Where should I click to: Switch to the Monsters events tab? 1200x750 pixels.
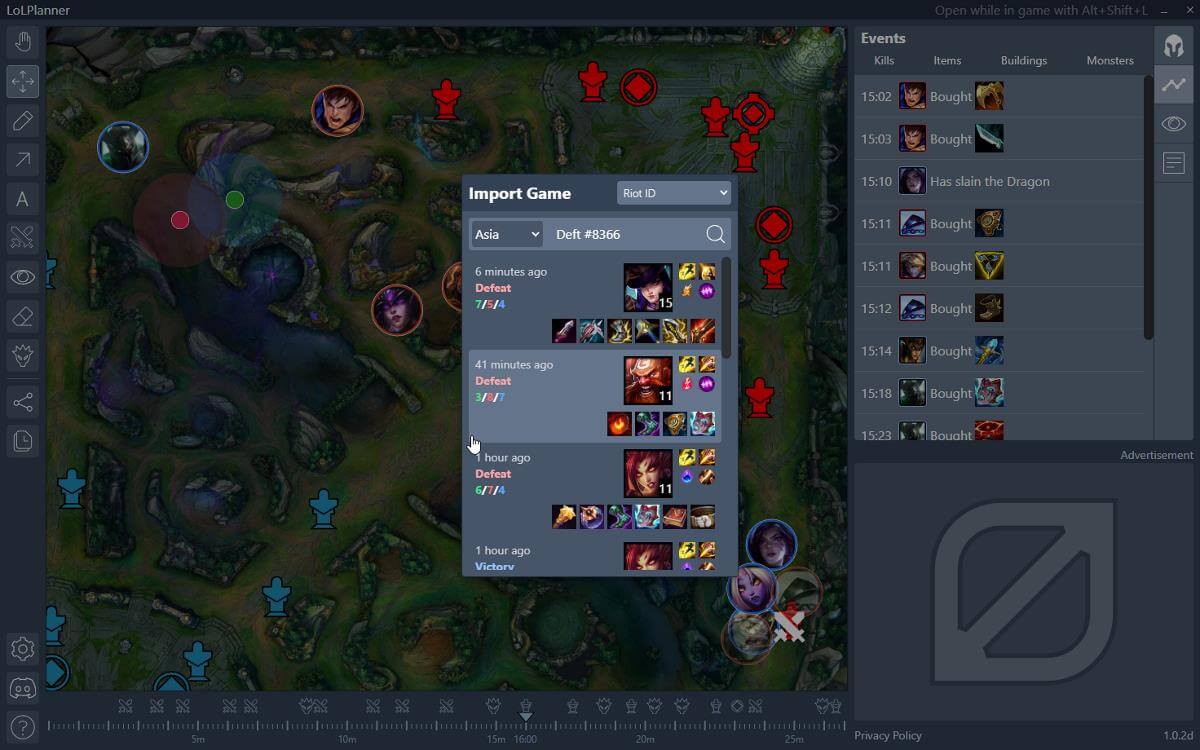(1110, 61)
